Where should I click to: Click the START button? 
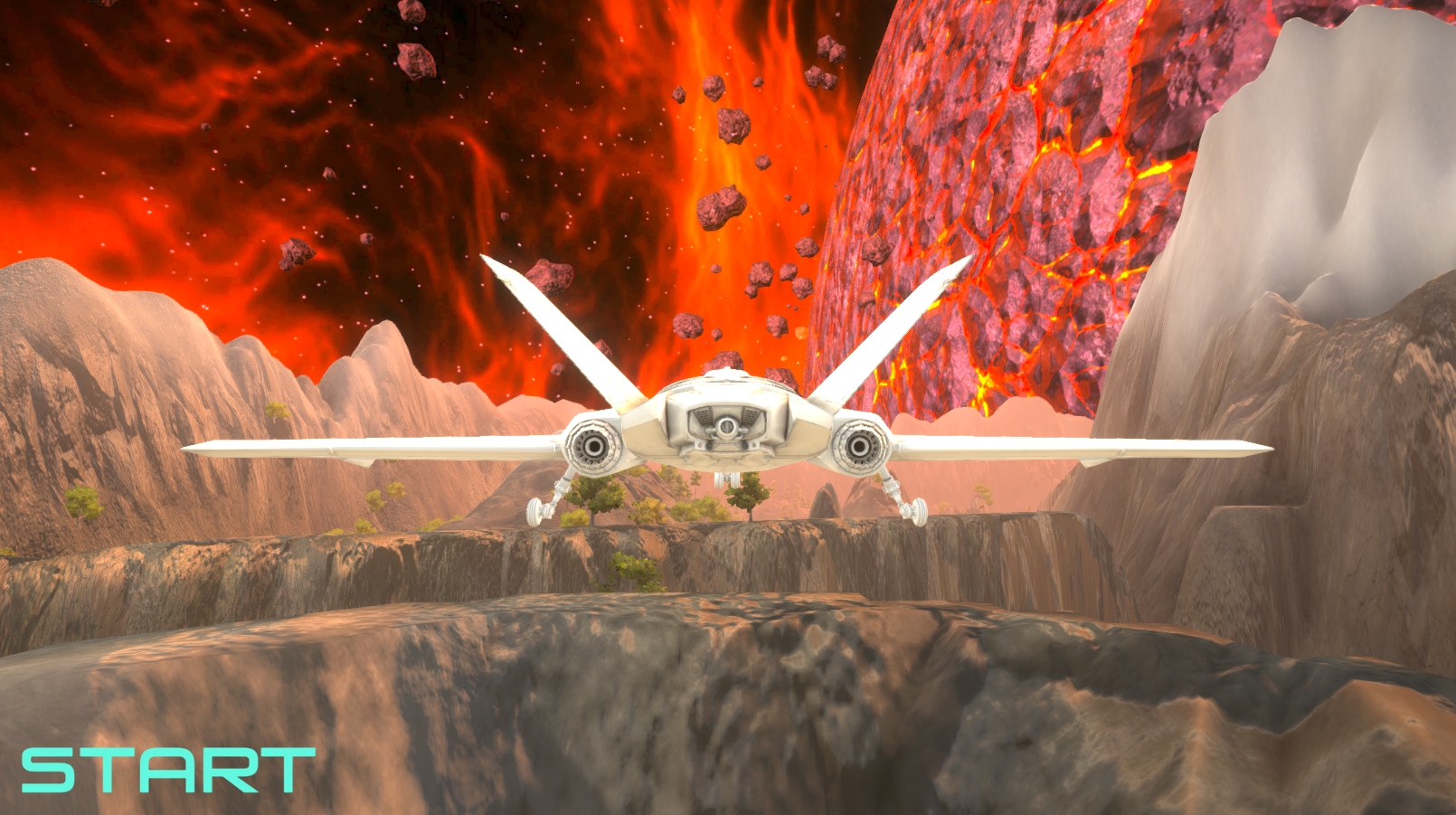pos(168,770)
